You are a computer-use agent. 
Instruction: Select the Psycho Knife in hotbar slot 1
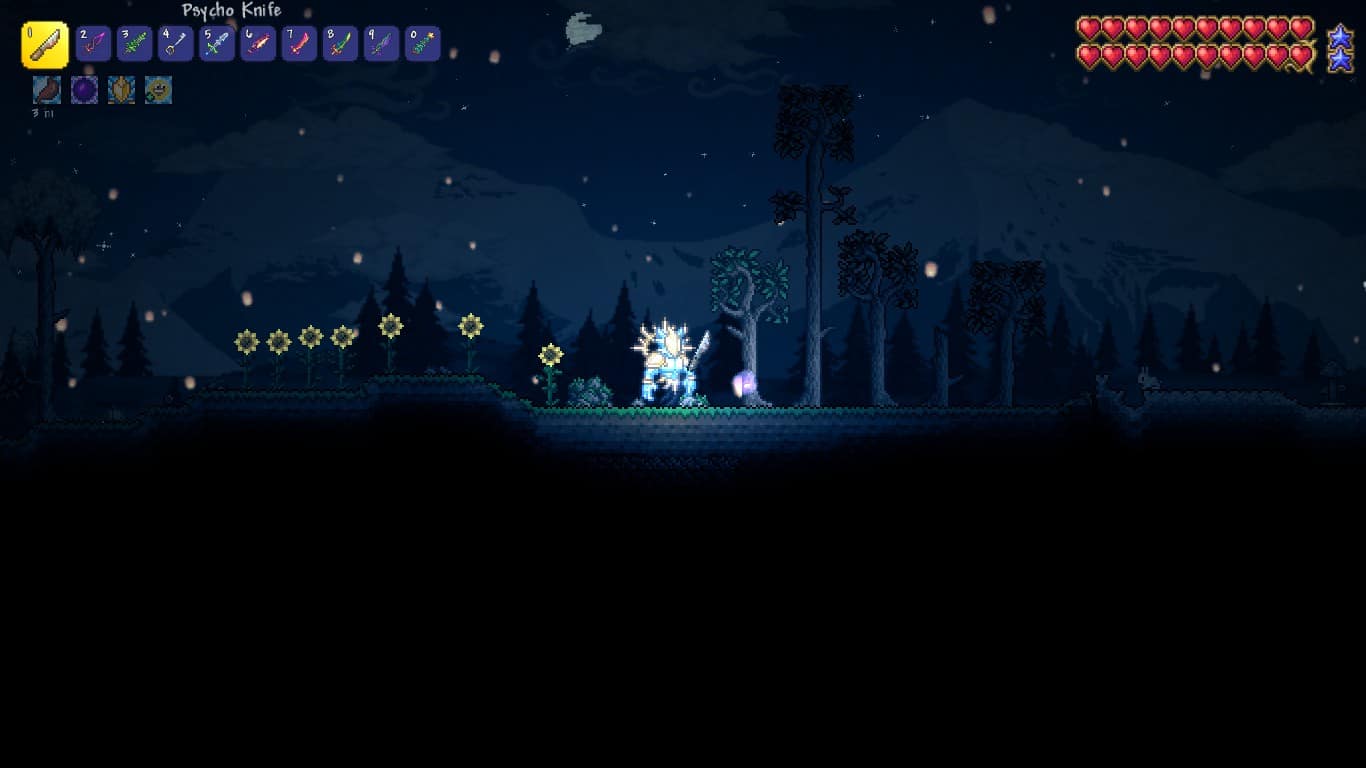tap(45, 42)
